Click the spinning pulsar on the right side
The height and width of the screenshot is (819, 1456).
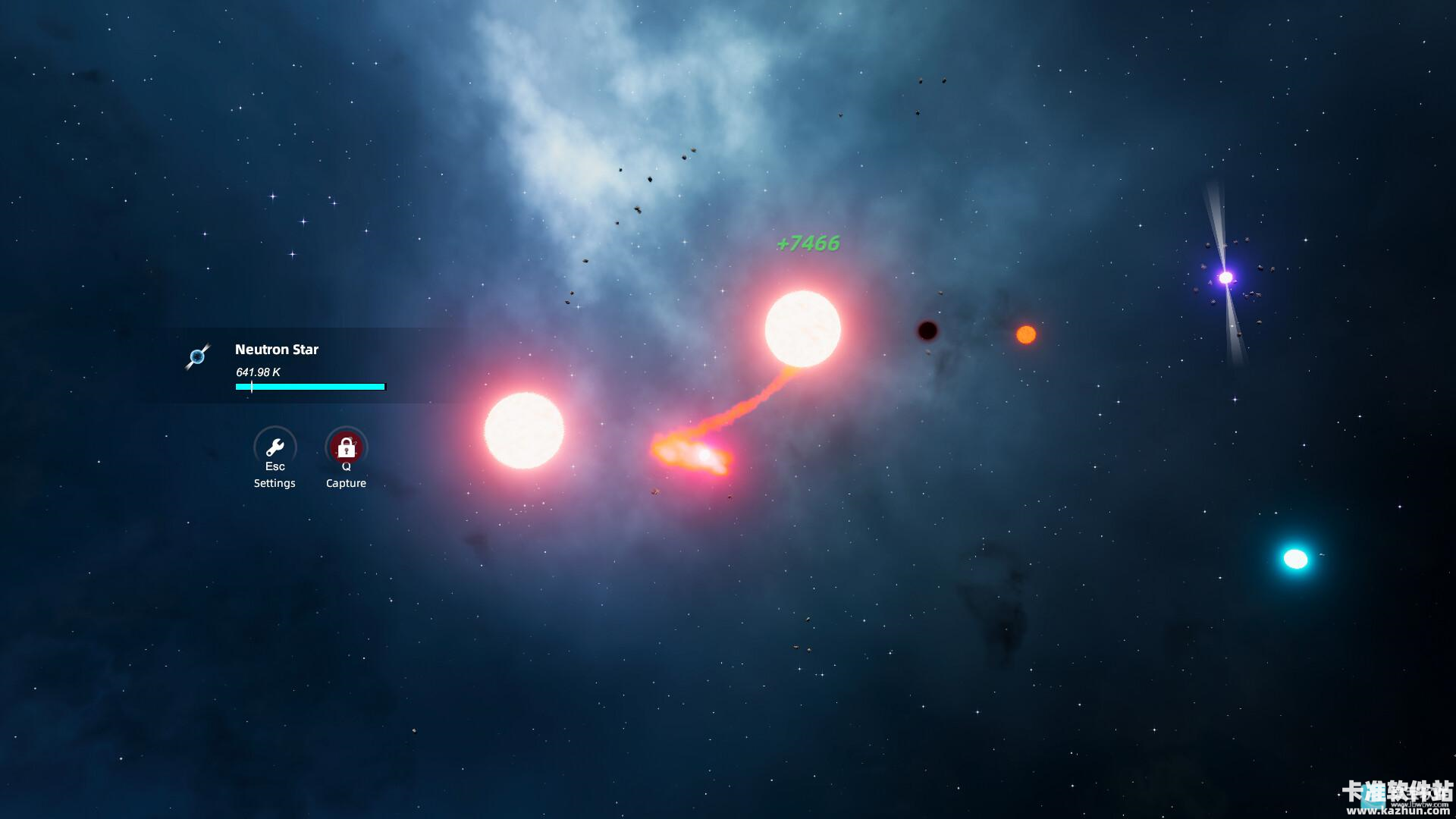coord(1227,279)
